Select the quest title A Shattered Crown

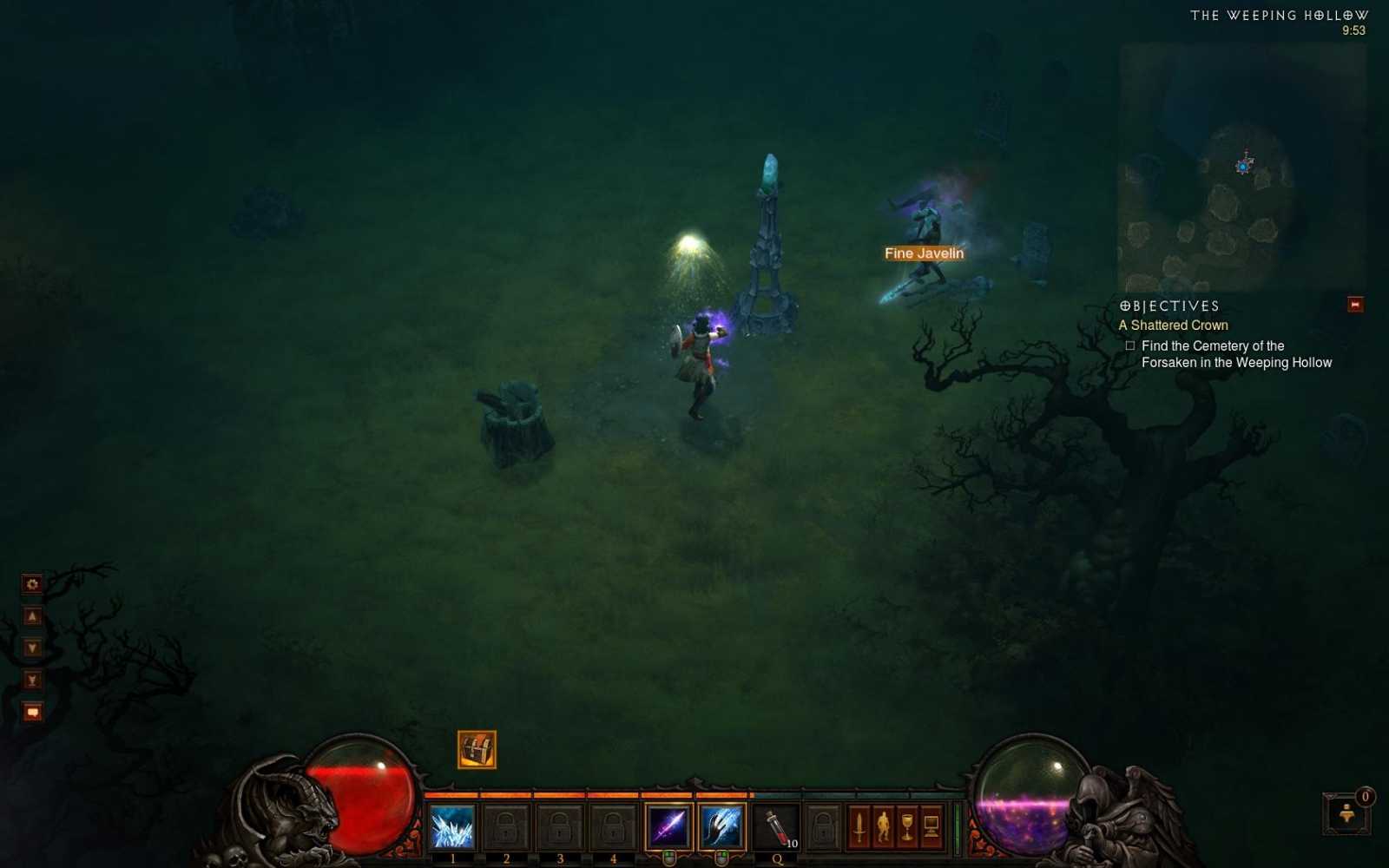pos(1174,325)
